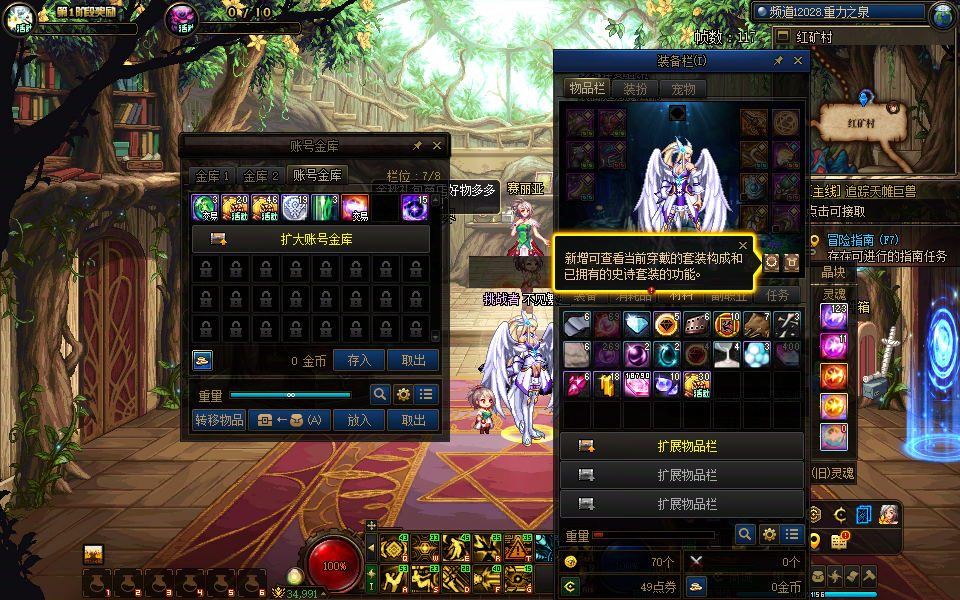Open the 宠物 pet tab
960x600 pixels.
(683, 88)
